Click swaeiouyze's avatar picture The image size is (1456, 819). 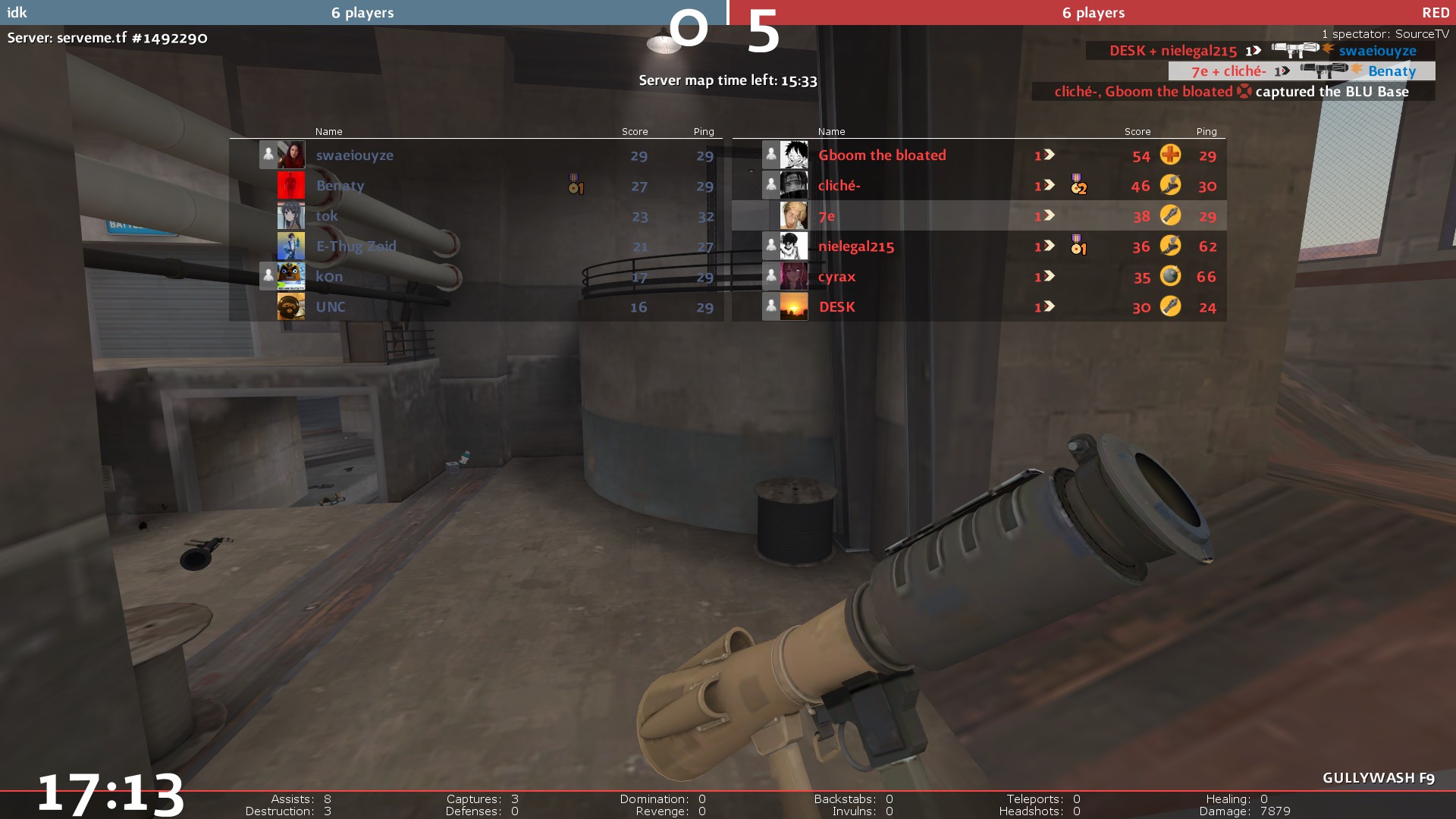(291, 155)
